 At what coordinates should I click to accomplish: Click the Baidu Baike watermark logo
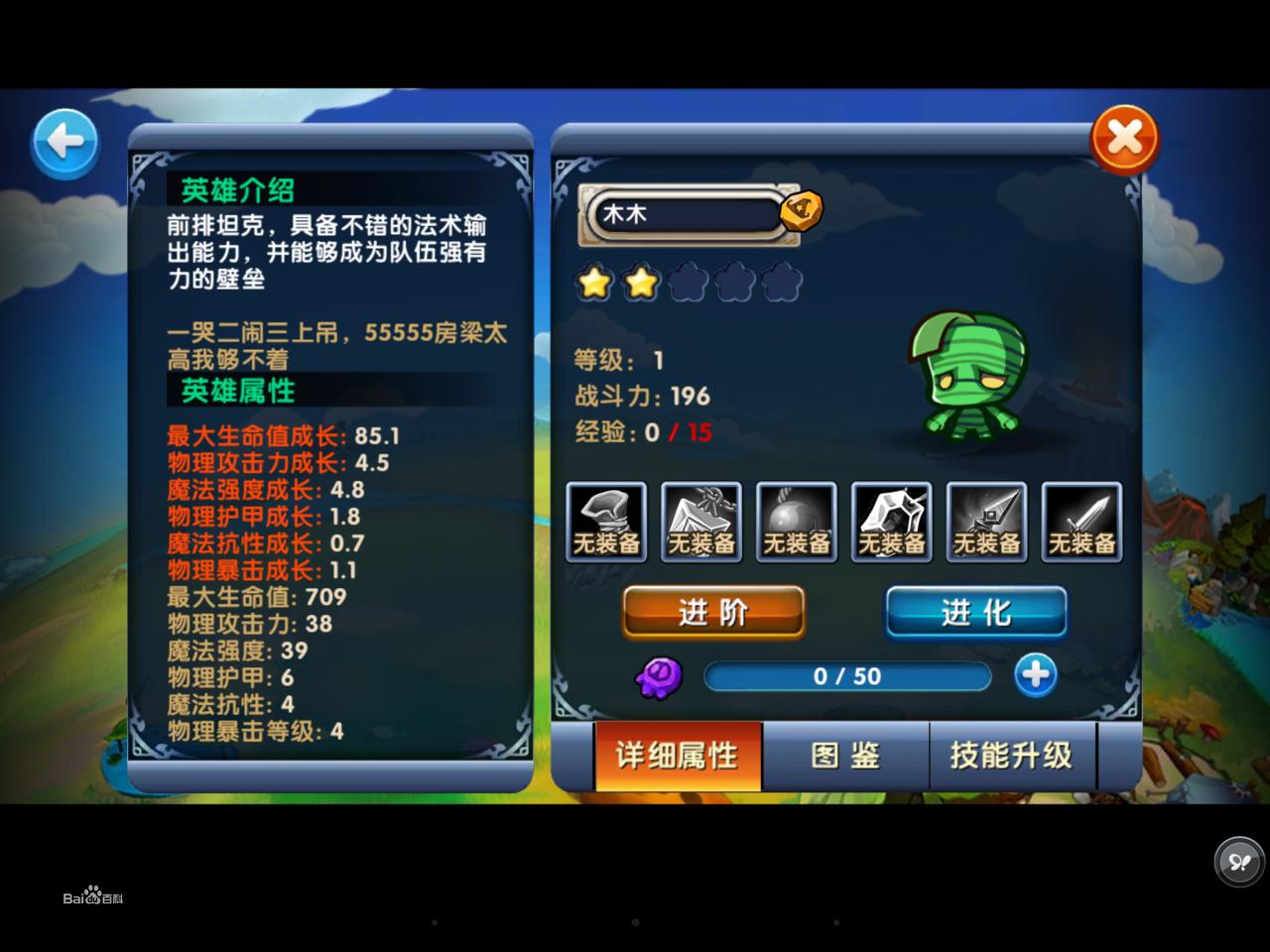click(x=93, y=896)
